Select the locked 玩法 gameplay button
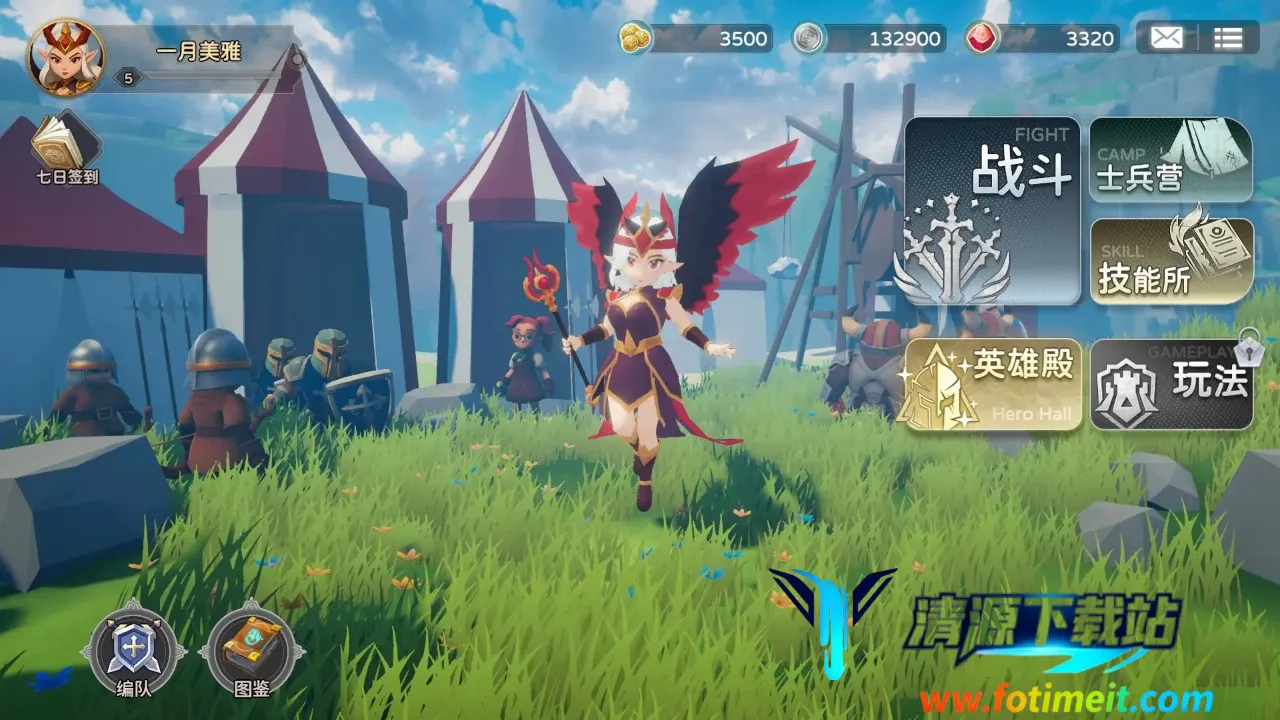 coord(1170,384)
